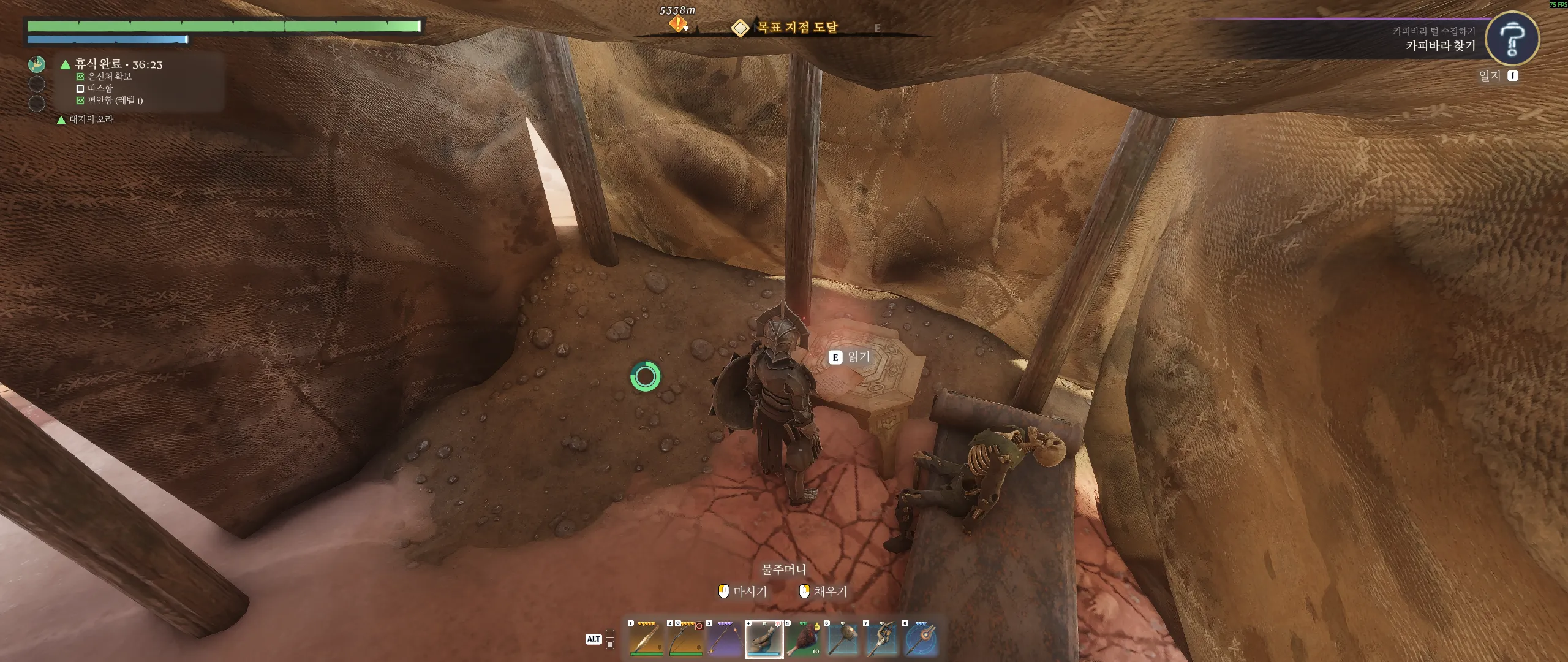Select the active food buff icon
Viewport: 1568px width, 662px height.
click(x=37, y=64)
